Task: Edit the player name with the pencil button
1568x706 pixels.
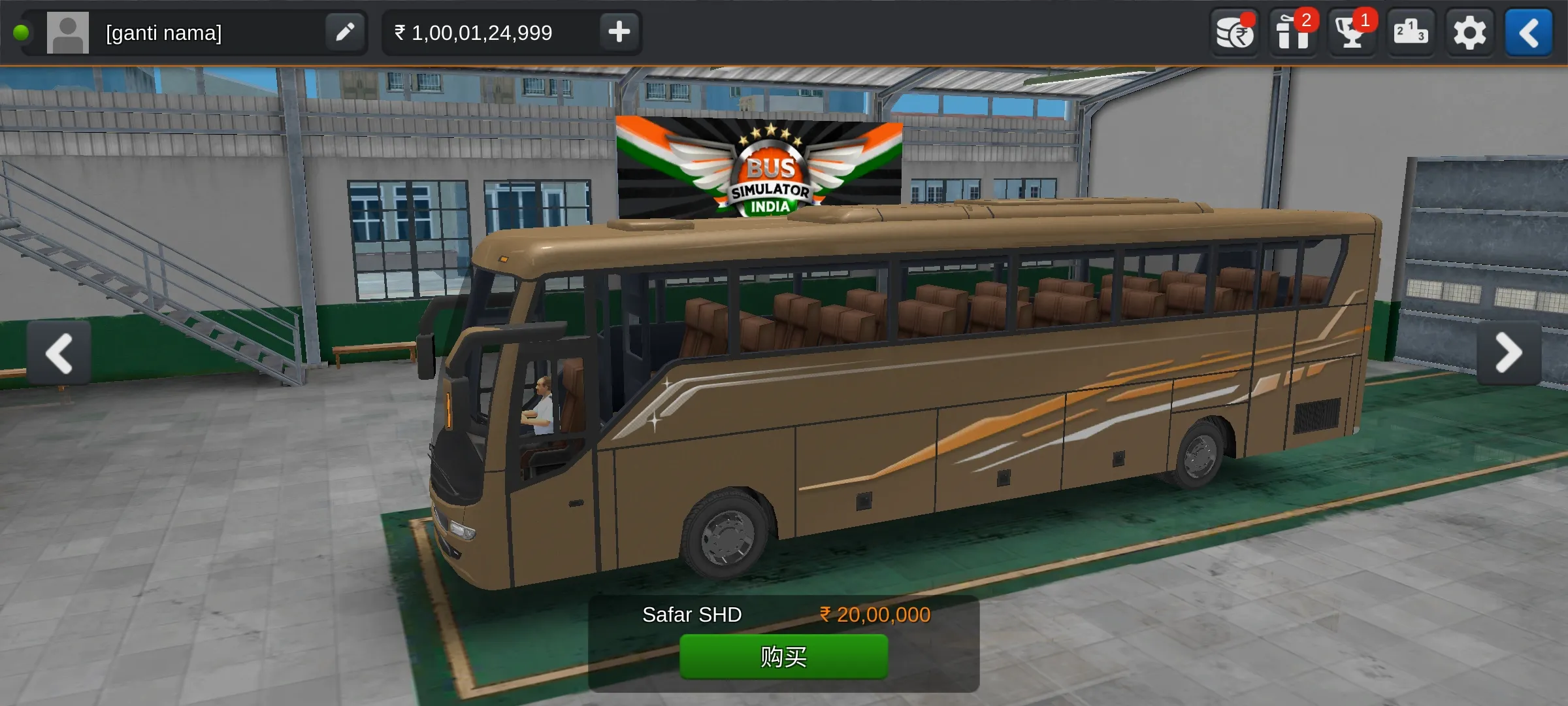Action: pyautogui.click(x=345, y=32)
